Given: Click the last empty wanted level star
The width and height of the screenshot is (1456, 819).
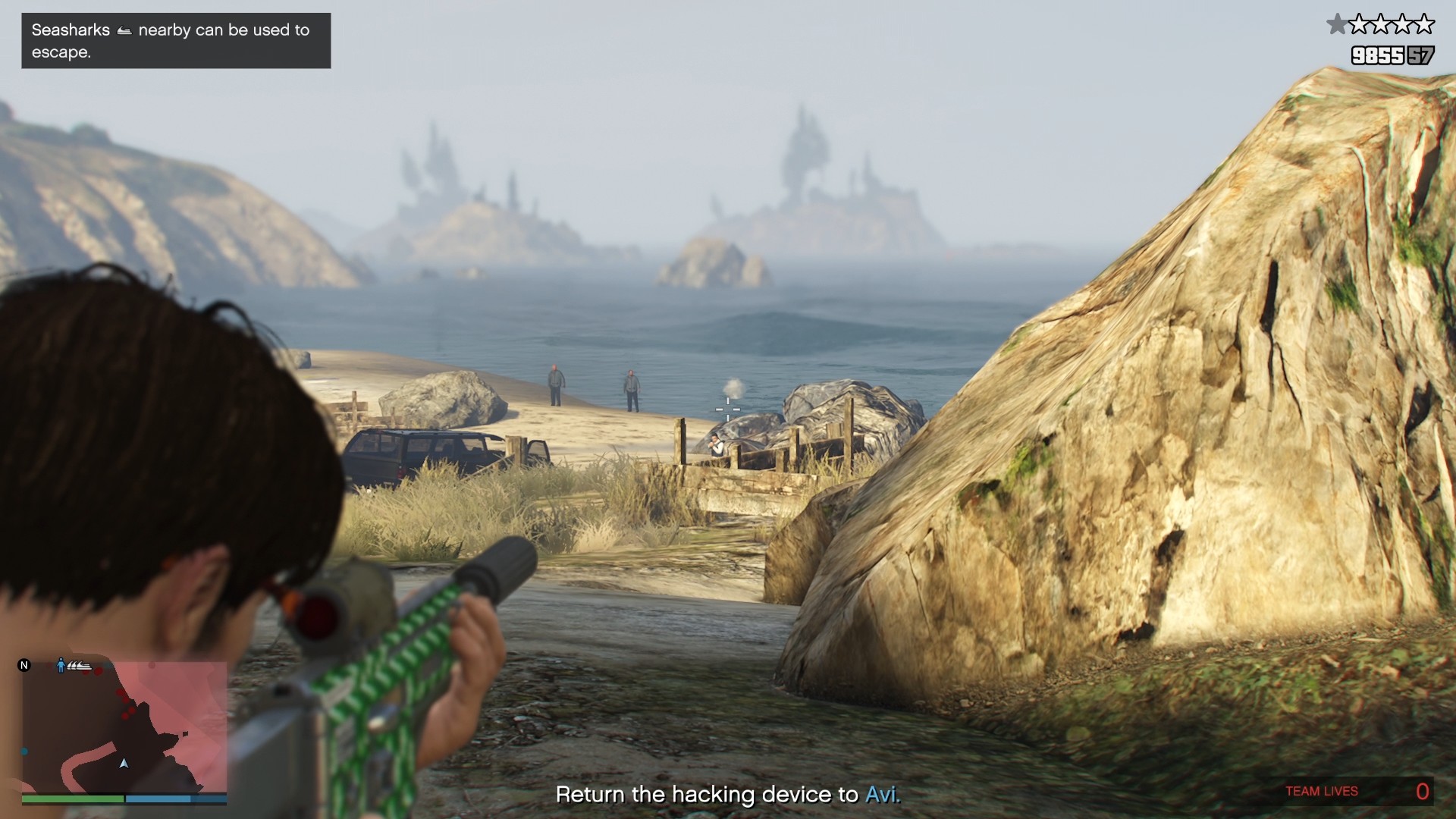Looking at the screenshot, I should 1423,24.
